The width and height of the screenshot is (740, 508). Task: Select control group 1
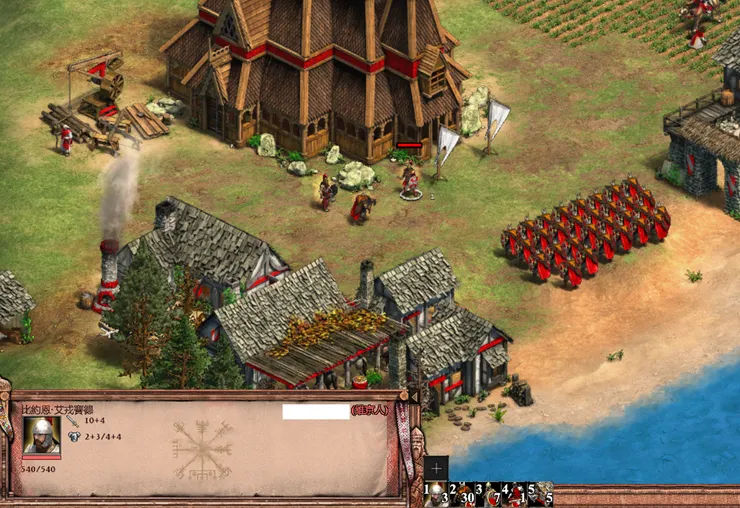[x=437, y=493]
